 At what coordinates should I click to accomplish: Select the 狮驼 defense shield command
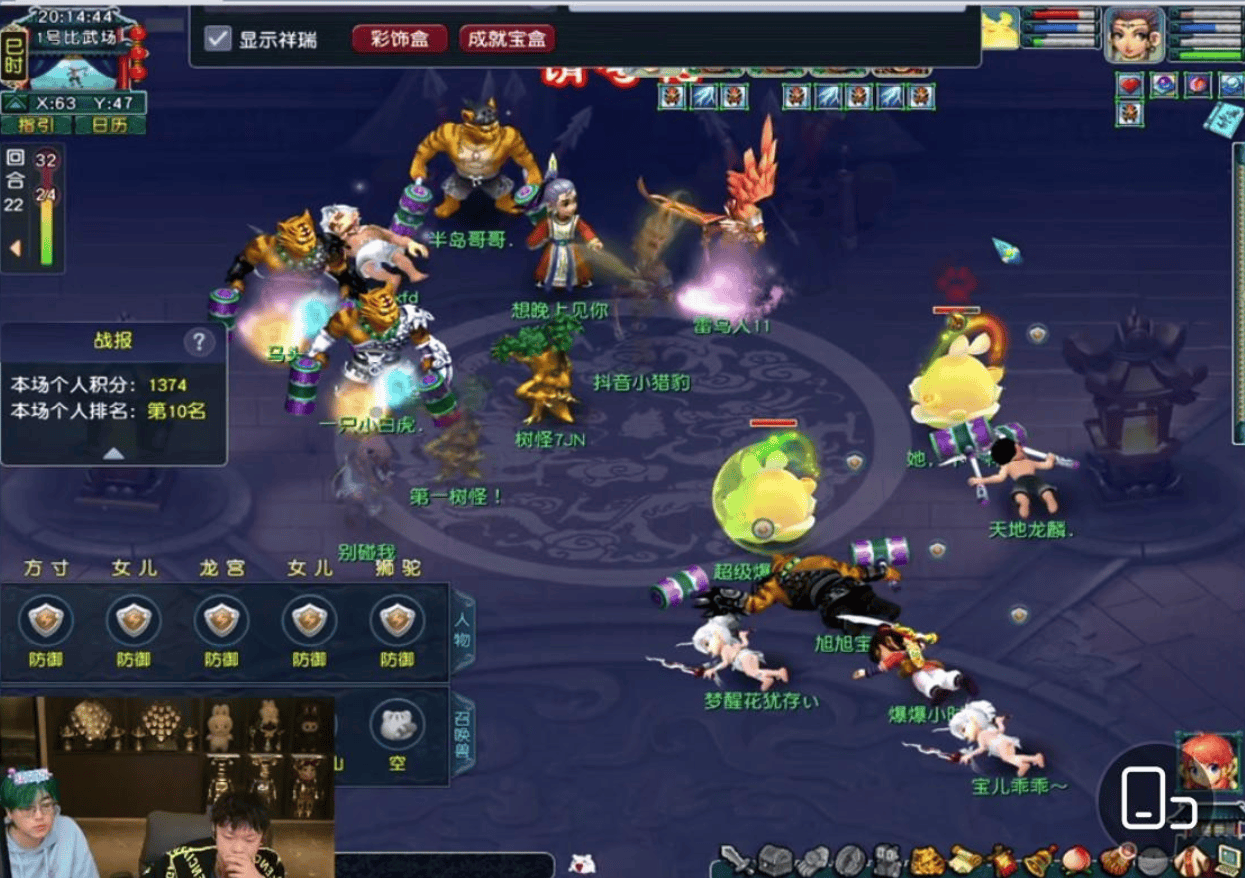[x=397, y=622]
